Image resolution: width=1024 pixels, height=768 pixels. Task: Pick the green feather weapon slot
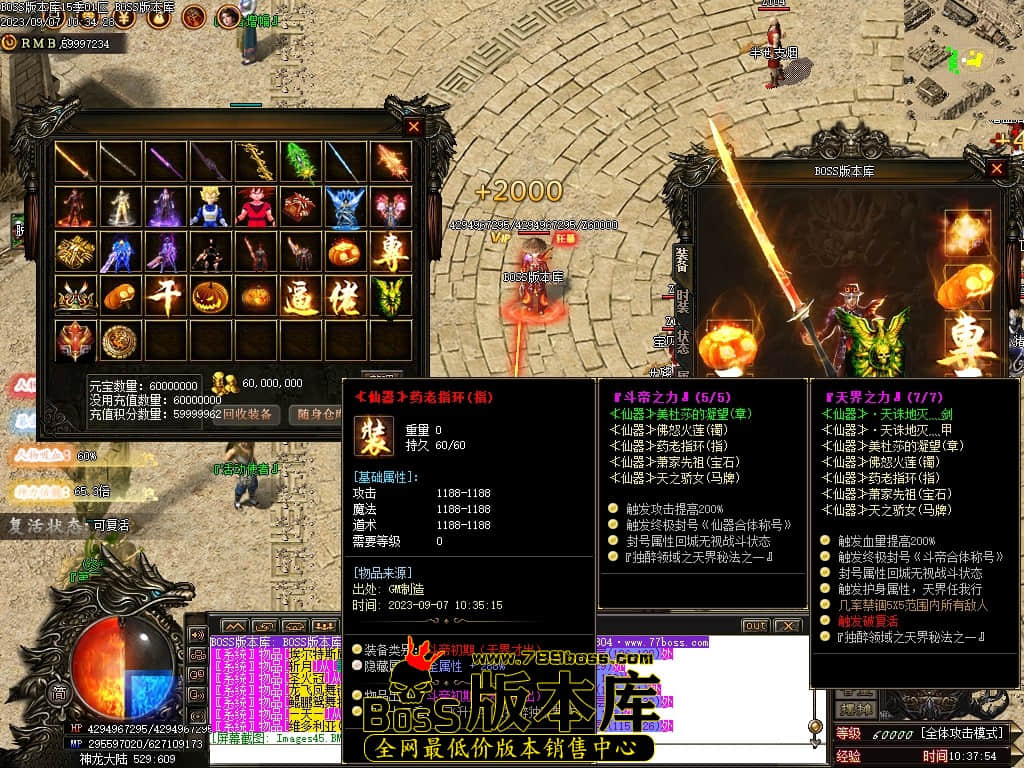(300, 162)
